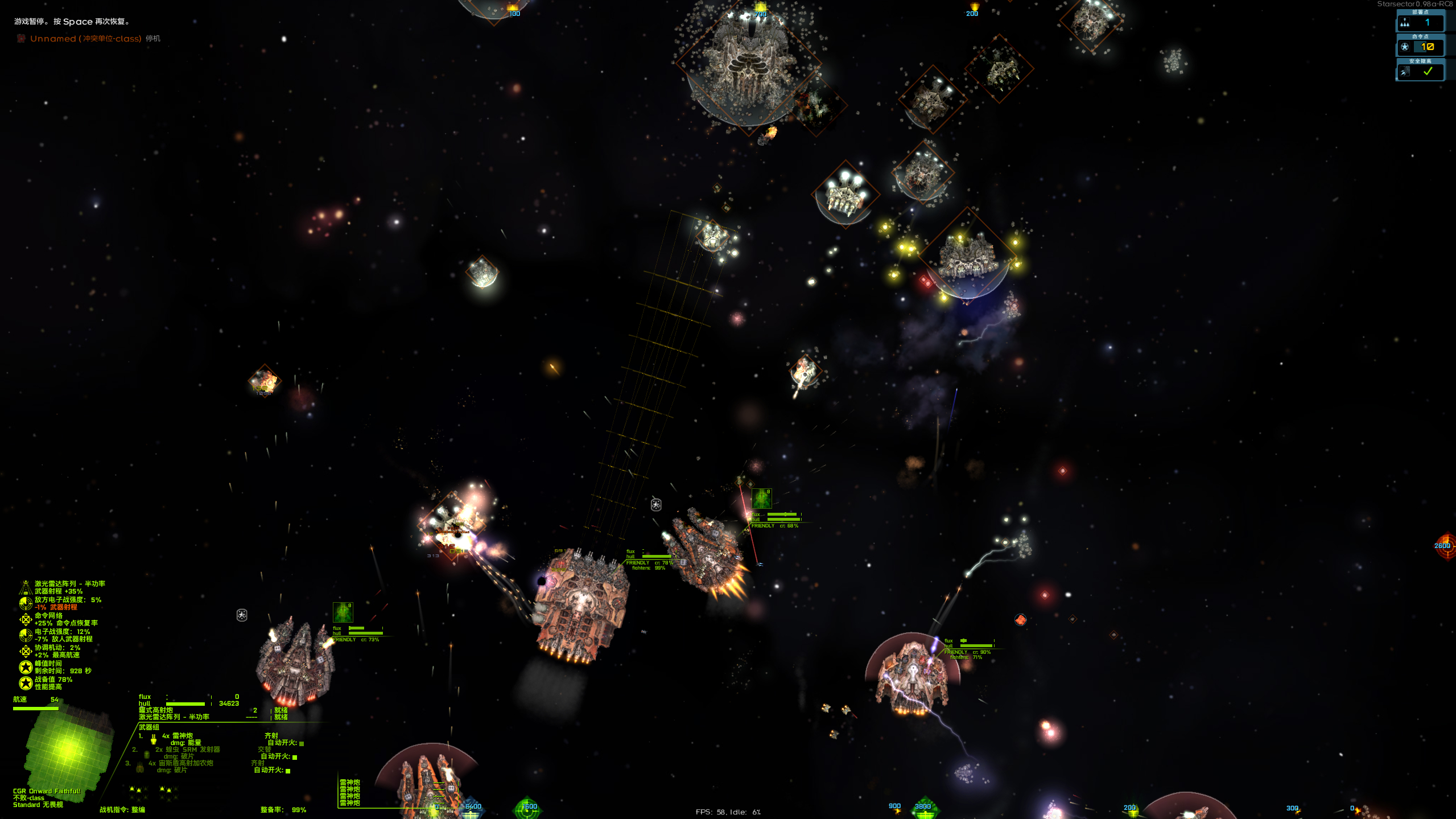Select the friendly ship portrait showing cr: 68%
The image size is (1456, 819).
(x=761, y=499)
